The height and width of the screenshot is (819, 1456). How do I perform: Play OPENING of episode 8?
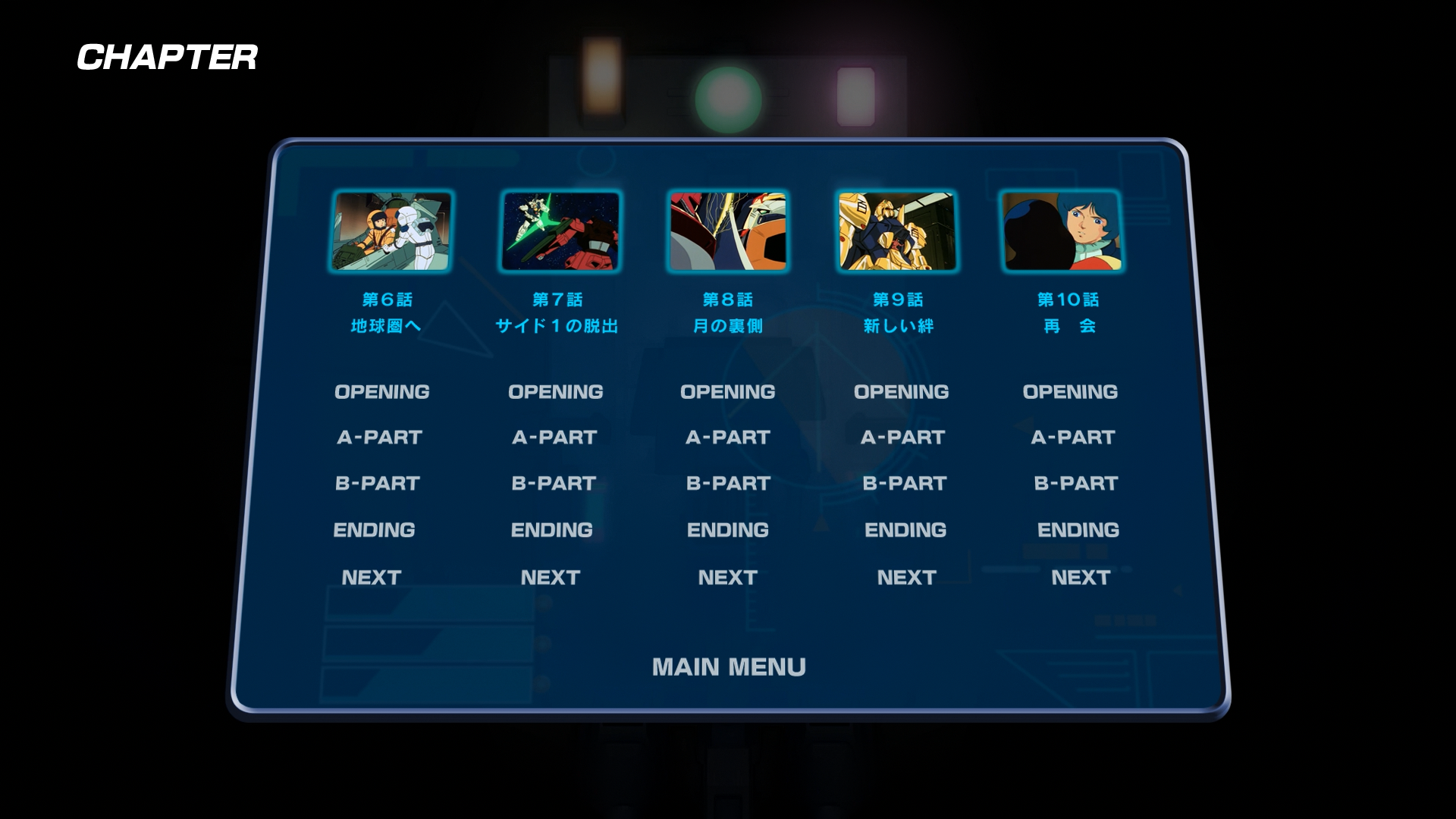tap(727, 392)
